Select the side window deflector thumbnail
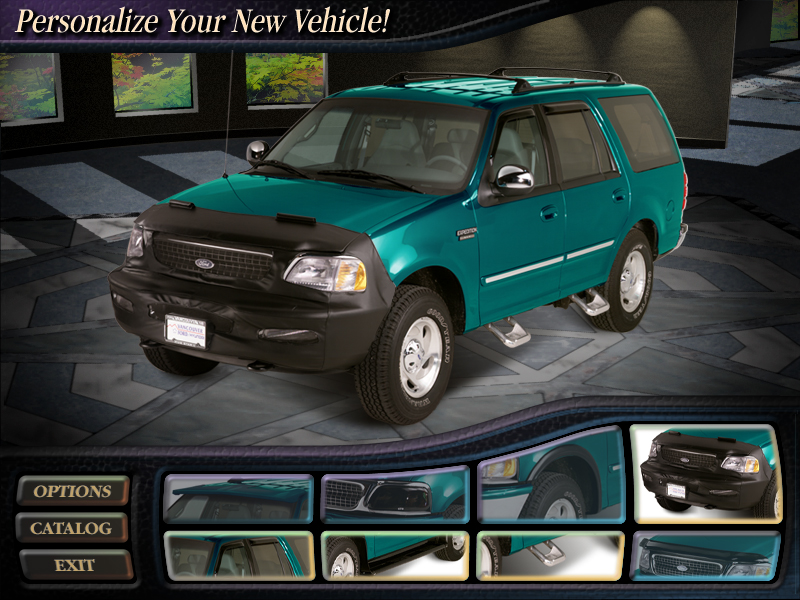 (x=238, y=556)
